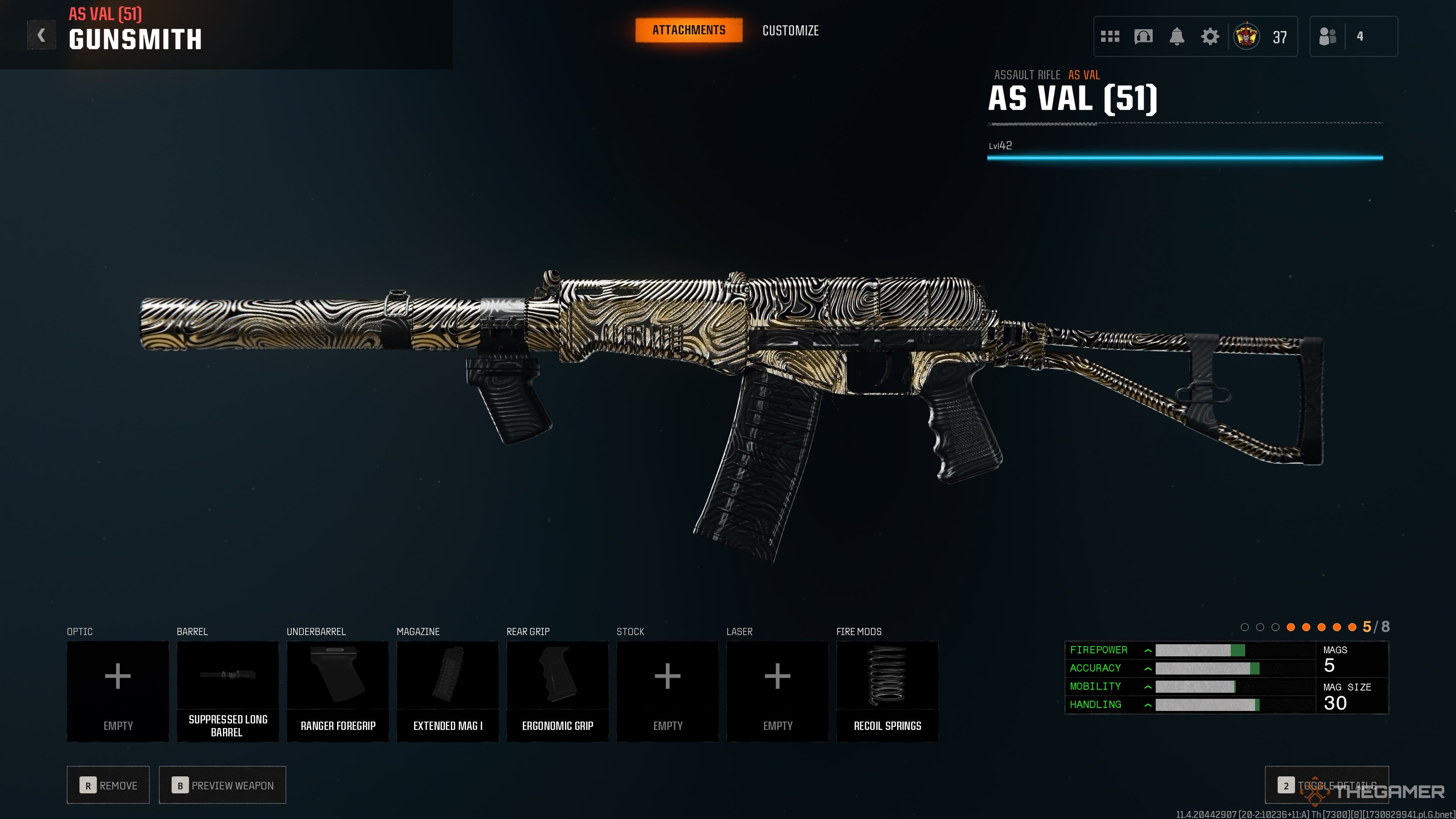Choose the empty Optic slot
Image resolution: width=1456 pixels, height=819 pixels.
coord(118,691)
